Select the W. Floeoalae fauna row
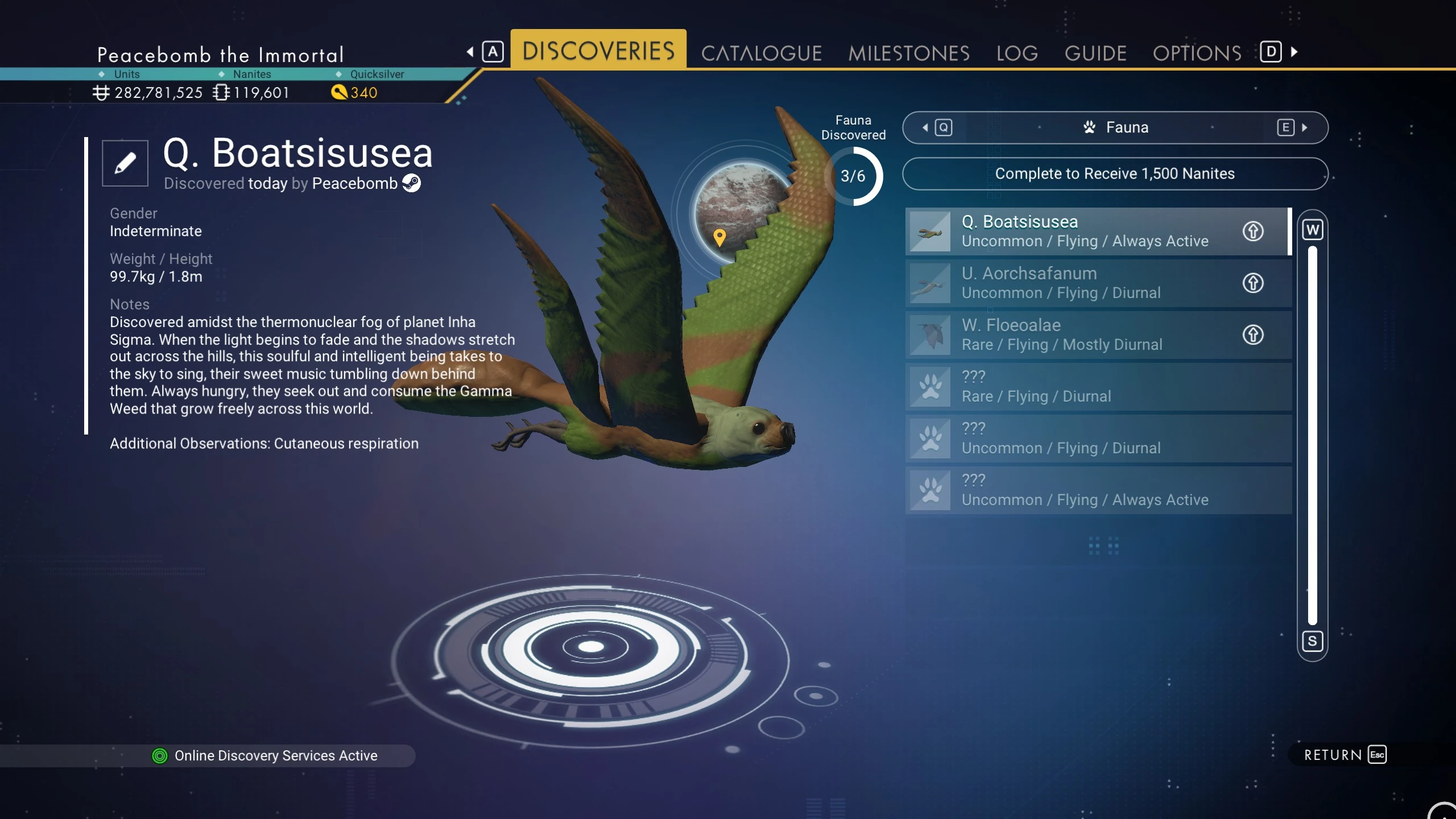Image resolution: width=1456 pixels, height=819 pixels. click(1081, 334)
